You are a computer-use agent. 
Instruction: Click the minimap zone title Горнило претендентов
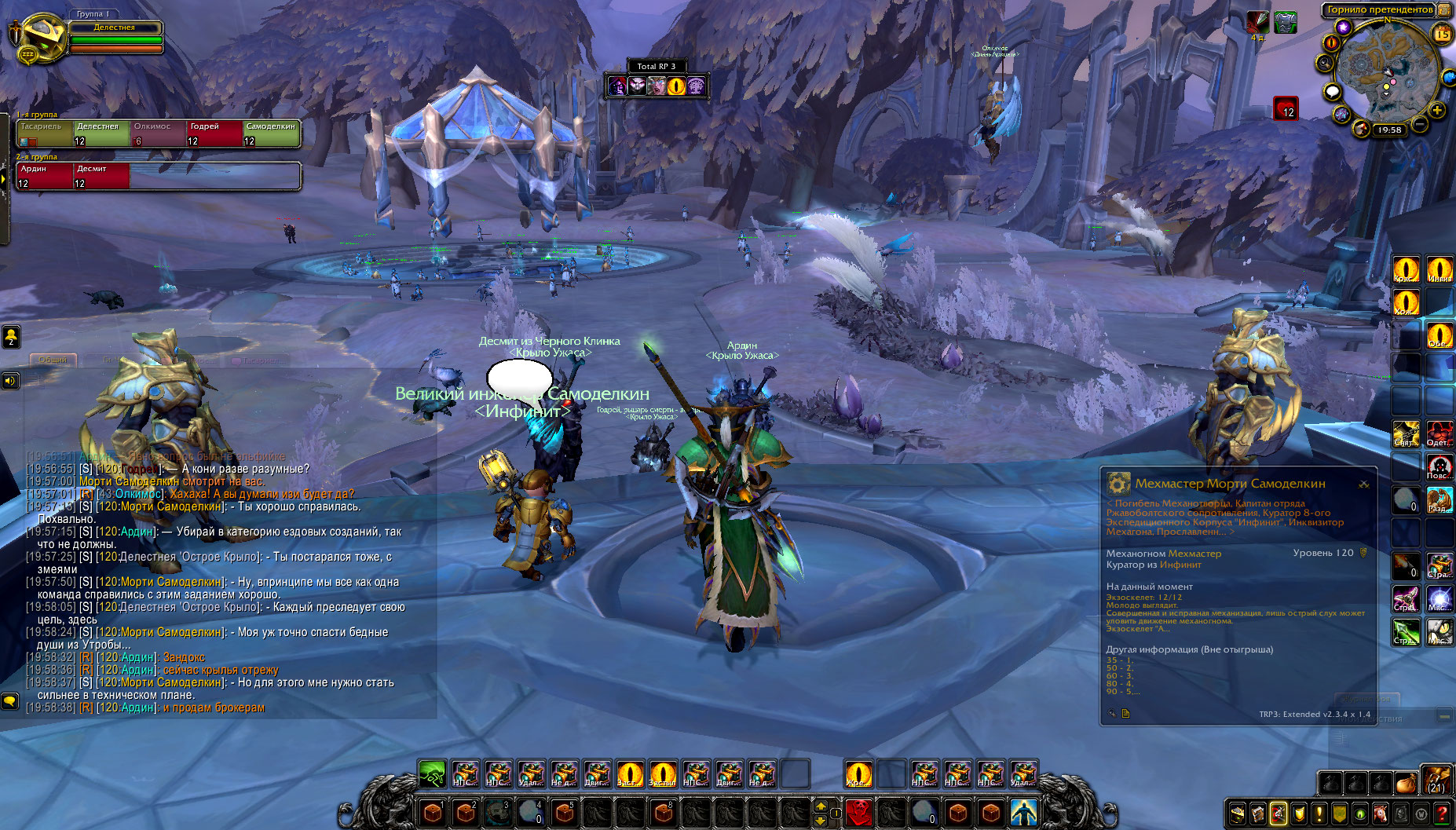click(1379, 10)
